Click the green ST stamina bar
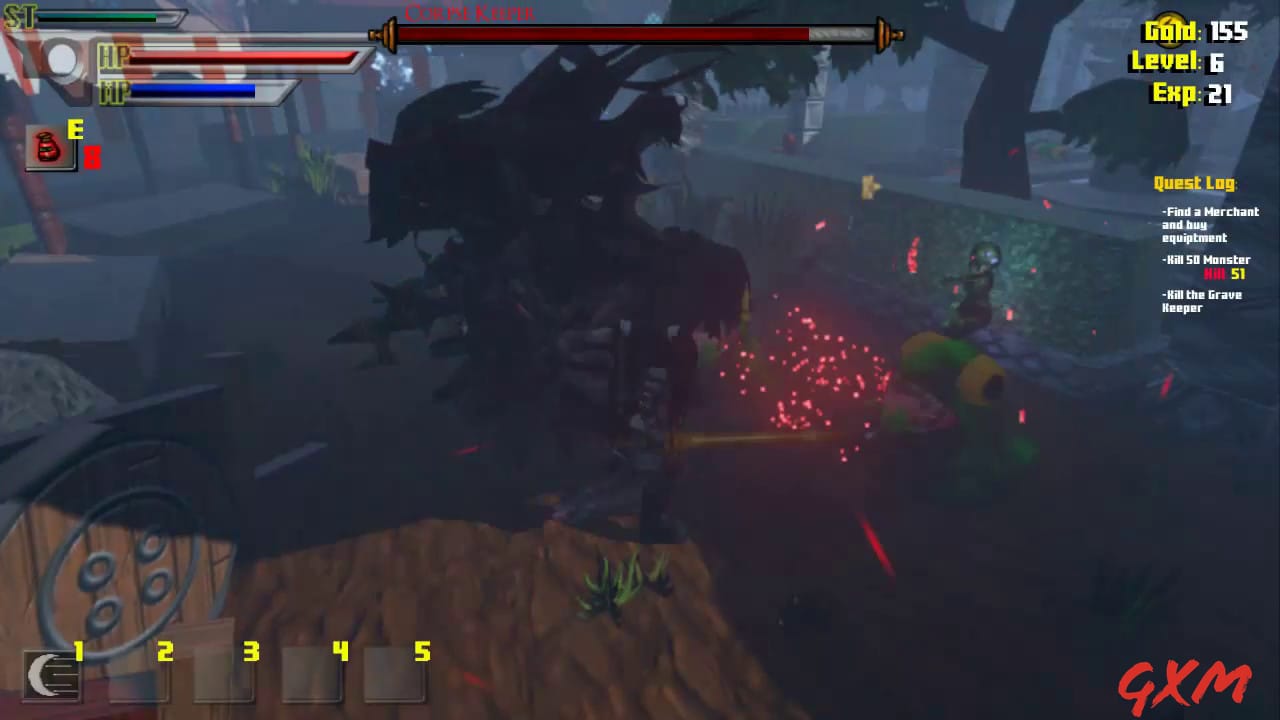The width and height of the screenshot is (1280, 720). (95, 17)
